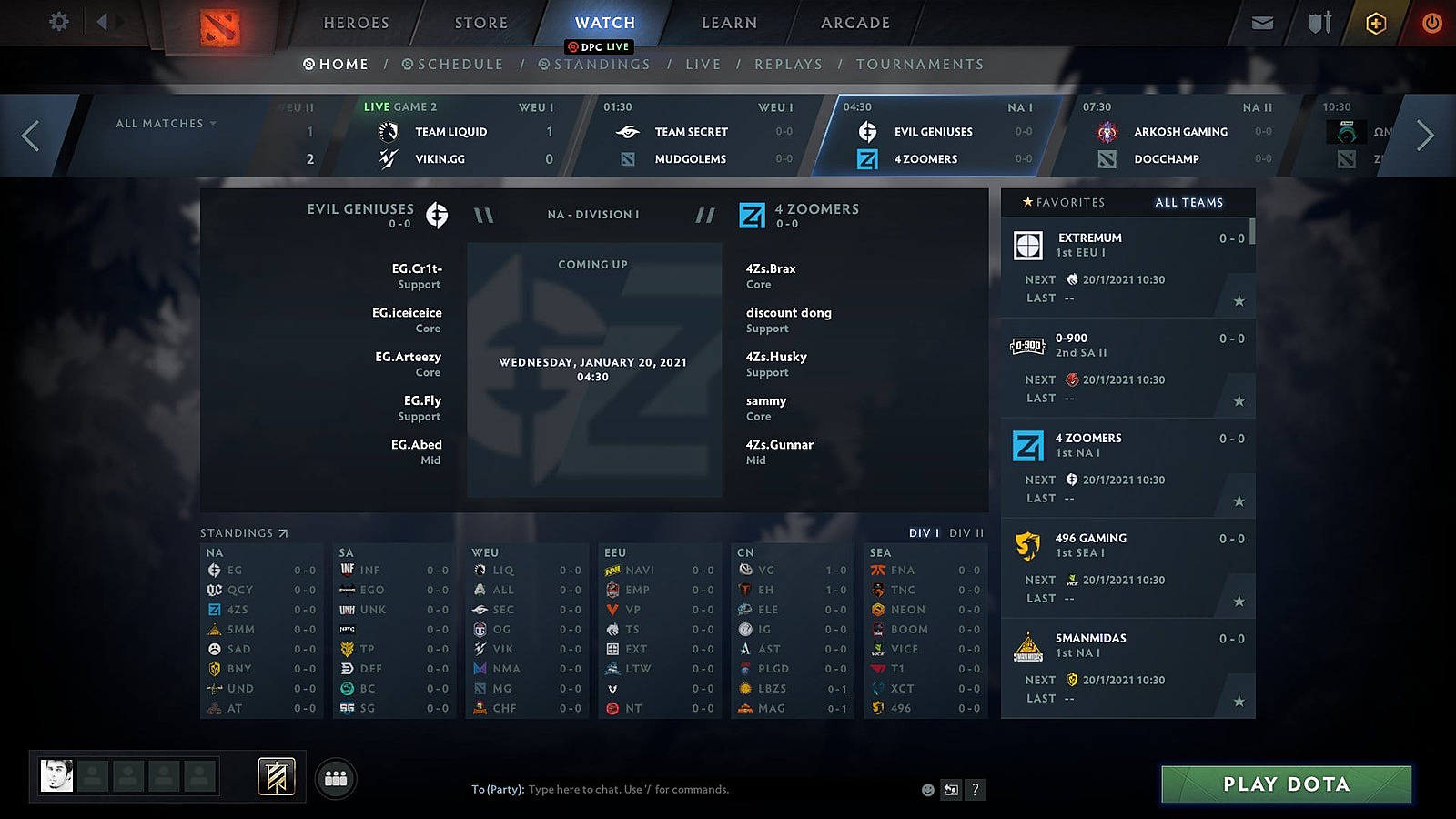
Task: Show the Standings sub-tab
Action: (x=594, y=65)
